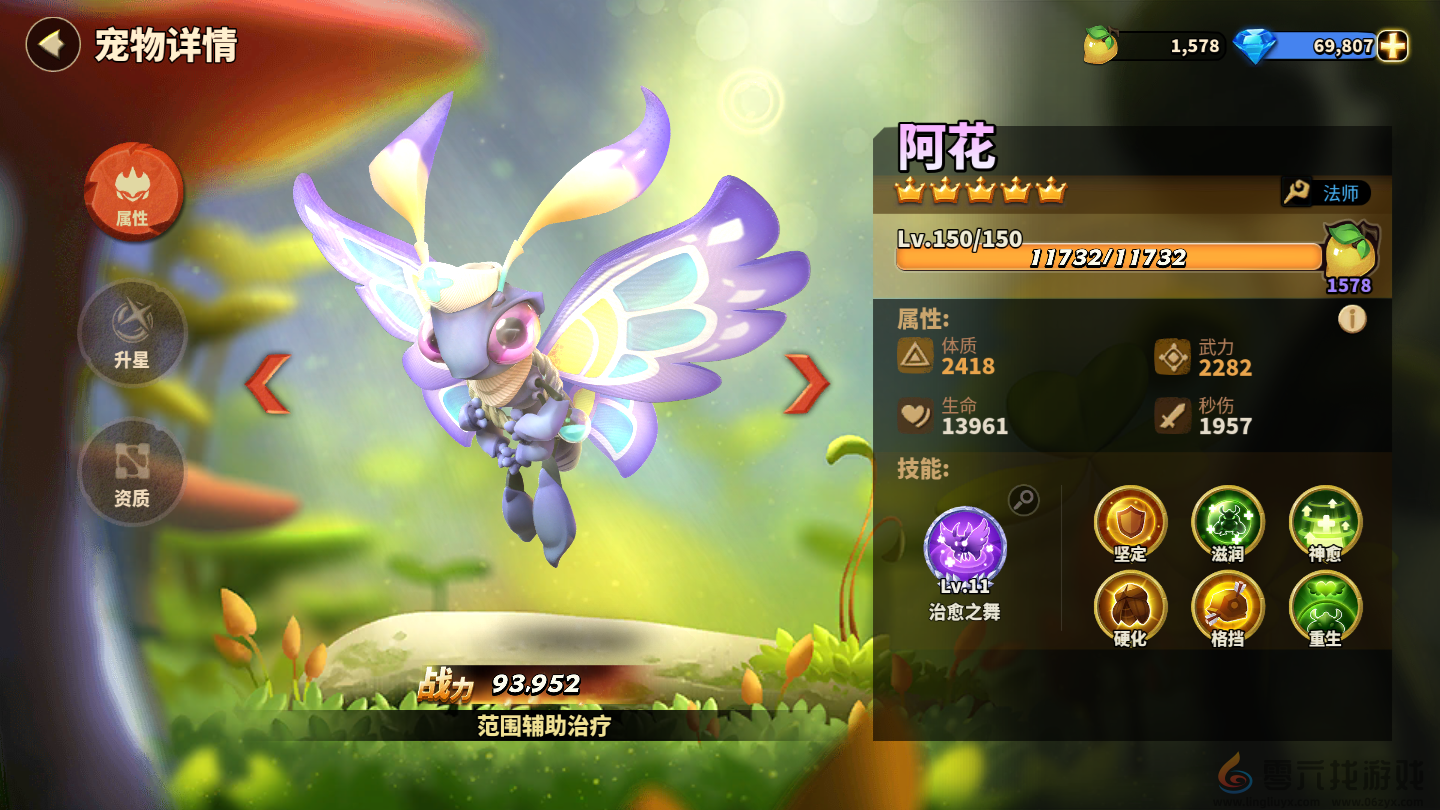Select the 治愈之舞 main skill icon

(x=965, y=547)
